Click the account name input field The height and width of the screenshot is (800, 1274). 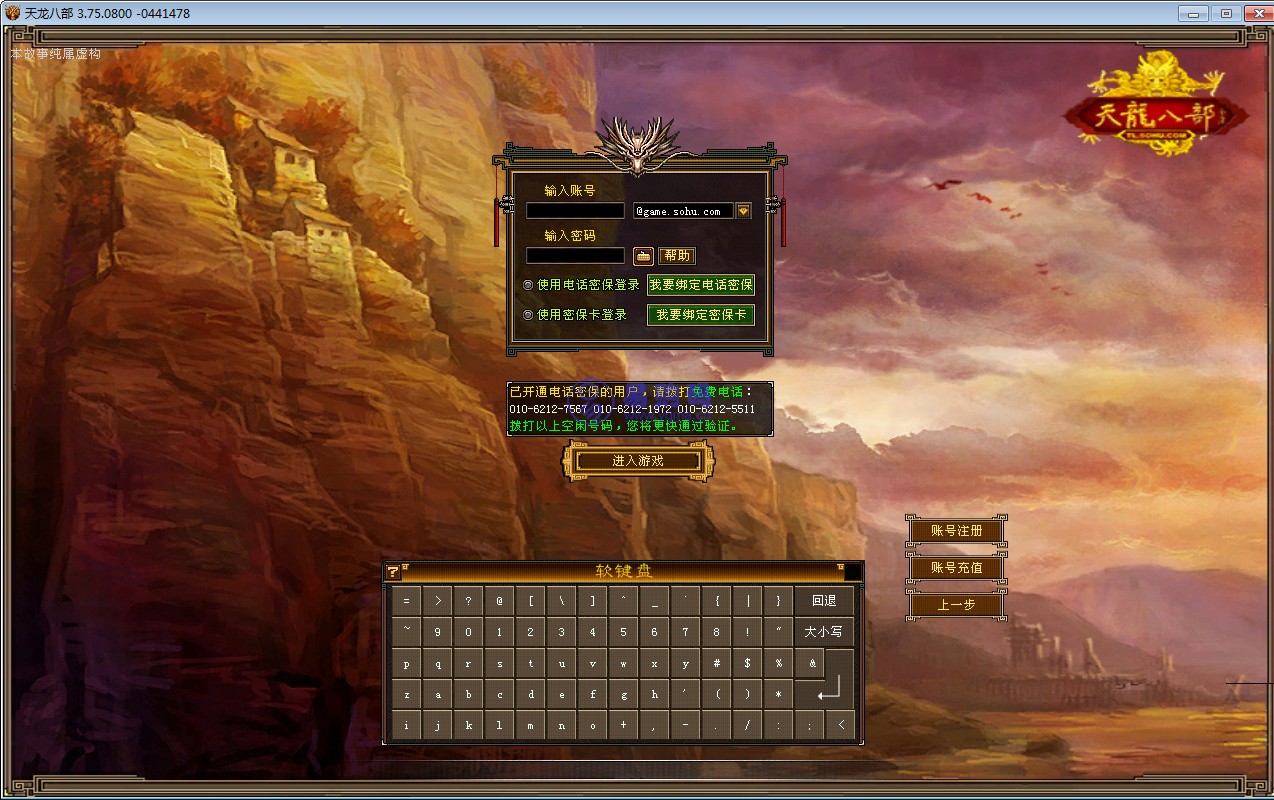575,211
